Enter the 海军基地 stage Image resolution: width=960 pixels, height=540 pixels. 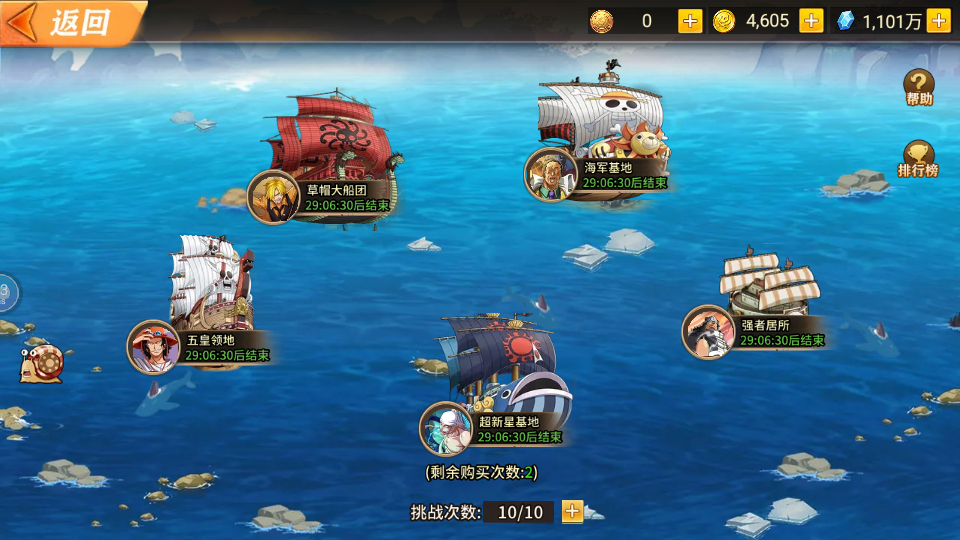pos(600,140)
